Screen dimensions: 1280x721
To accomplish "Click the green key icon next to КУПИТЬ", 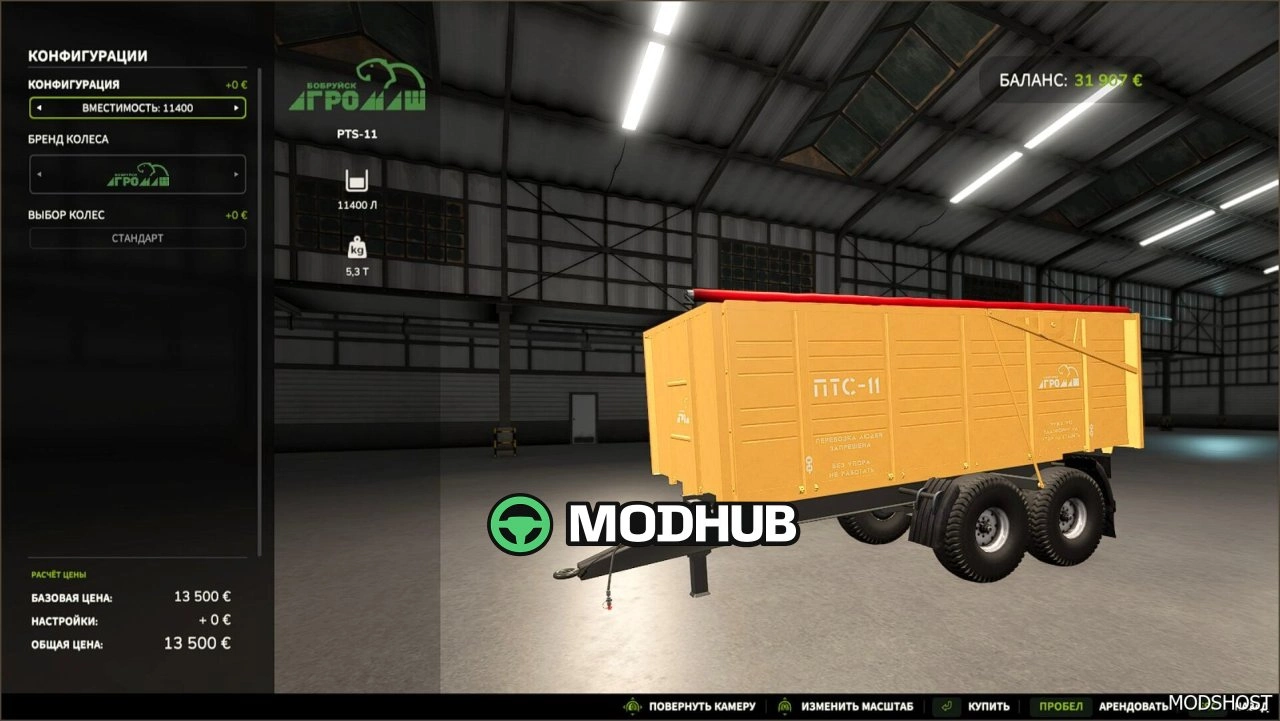I will (946, 705).
